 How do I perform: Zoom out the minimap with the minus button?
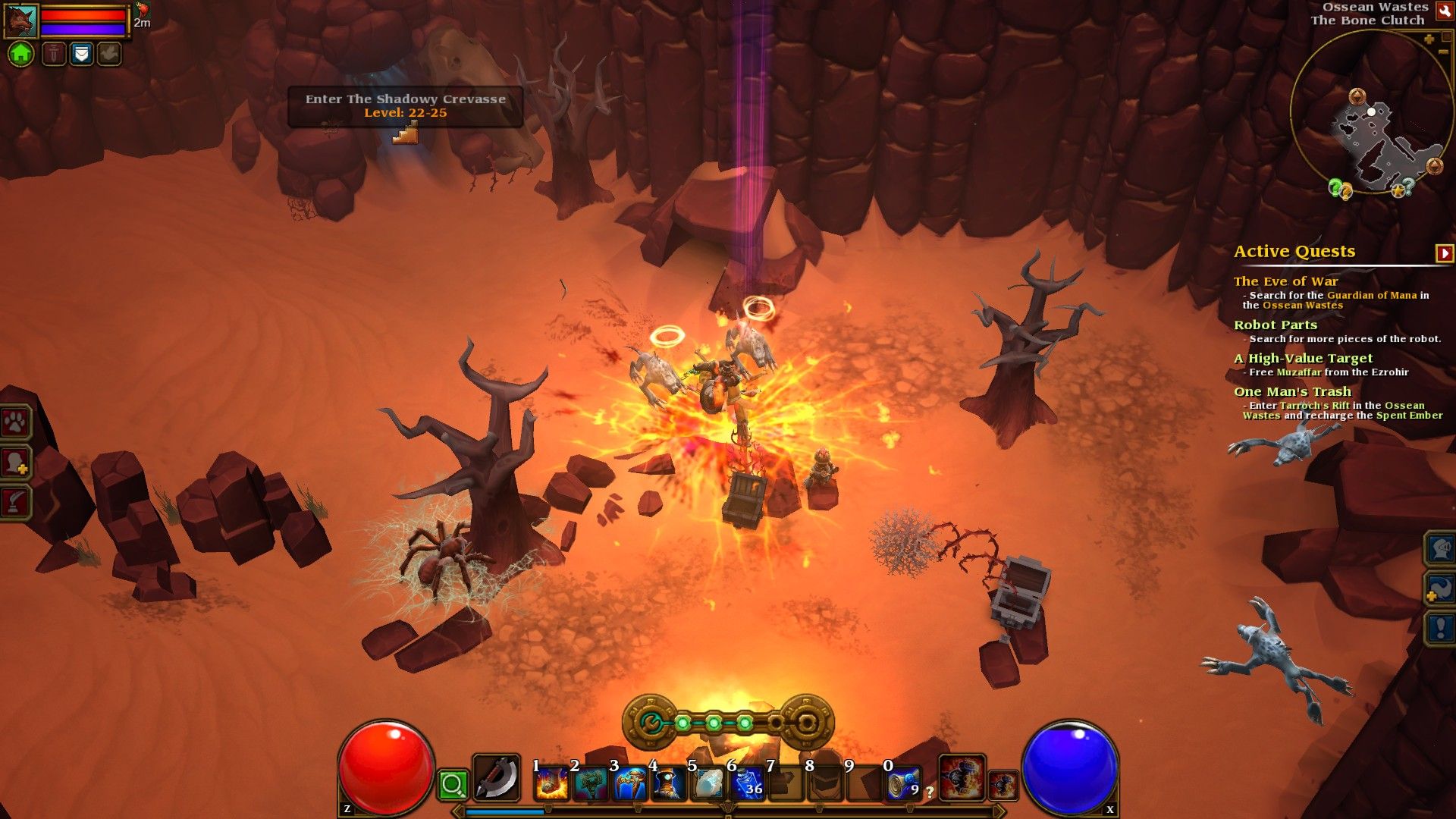click(x=1443, y=52)
